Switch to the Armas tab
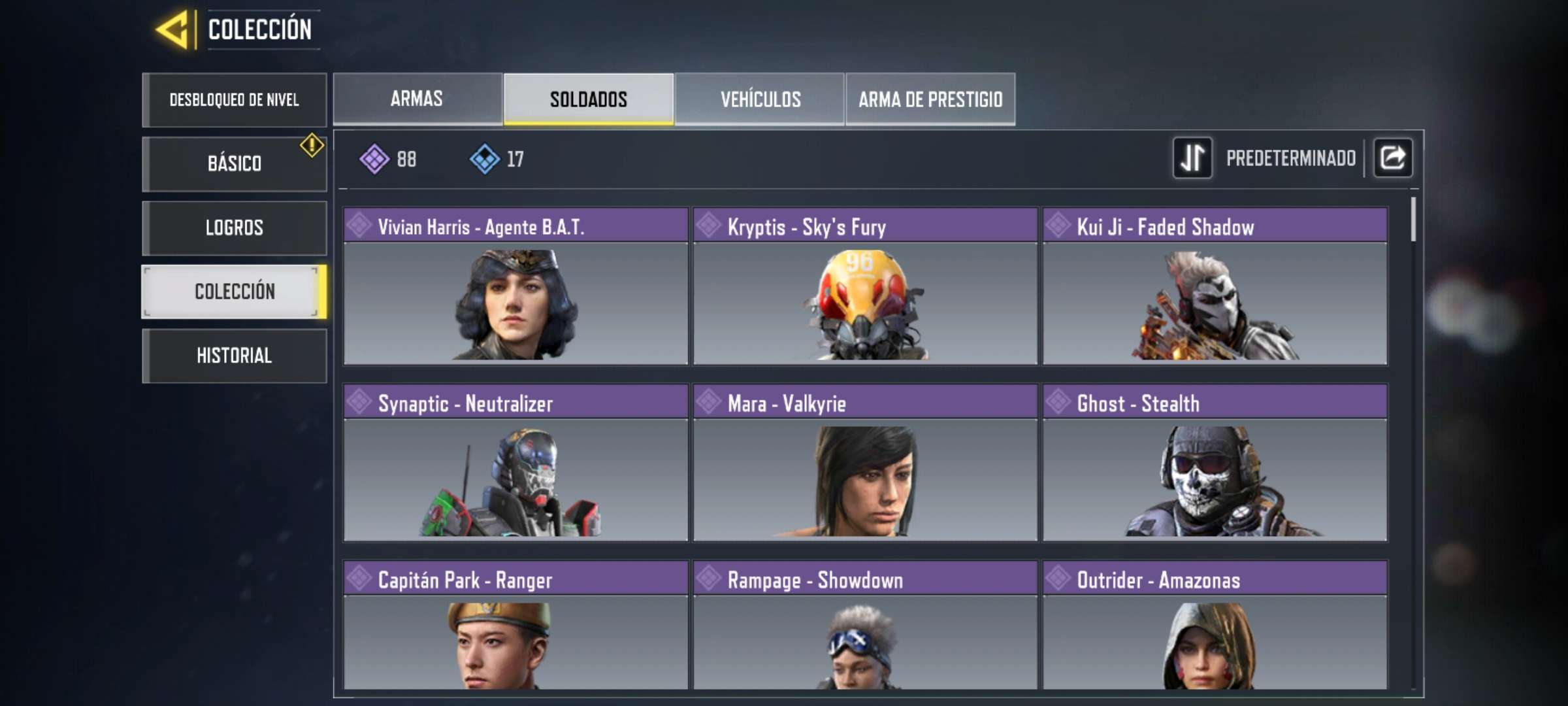The height and width of the screenshot is (706, 1568). (x=417, y=99)
